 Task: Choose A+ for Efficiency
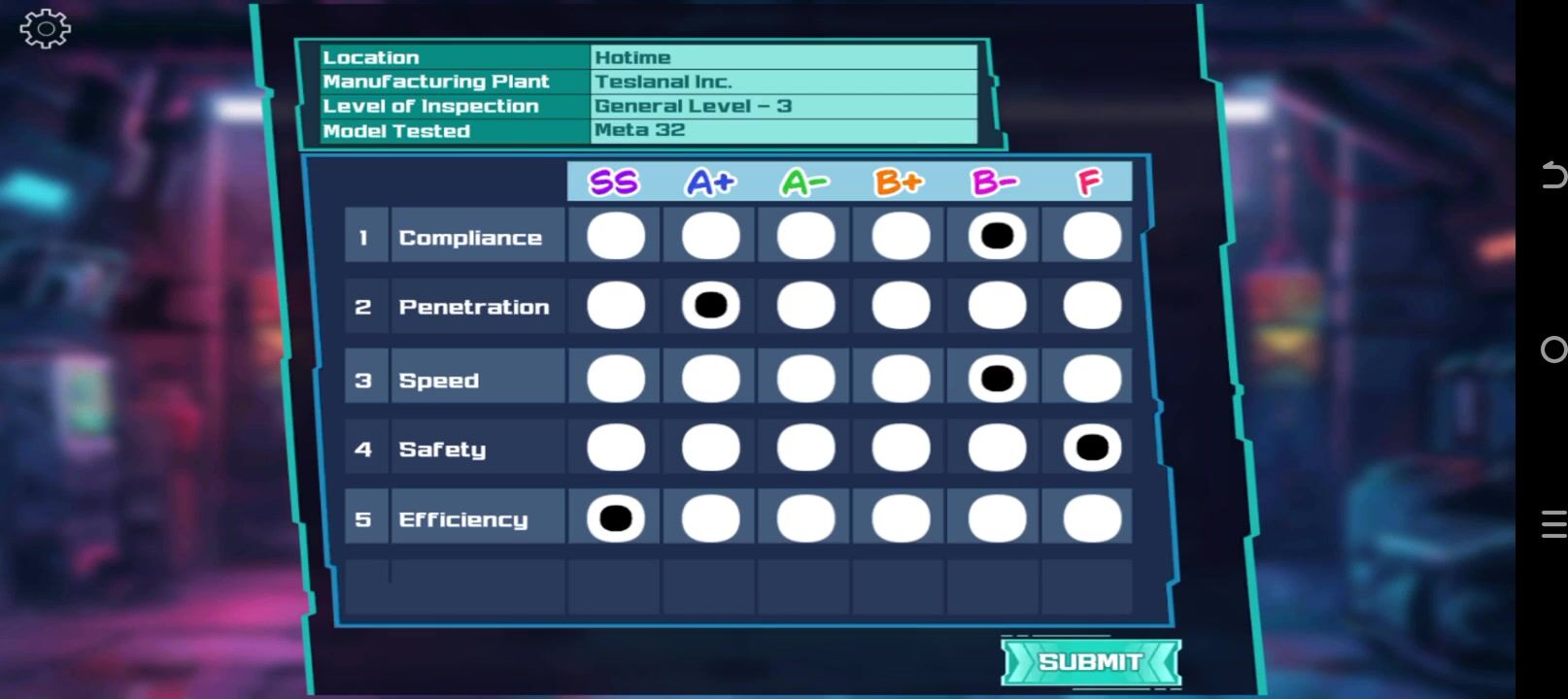[x=710, y=518]
